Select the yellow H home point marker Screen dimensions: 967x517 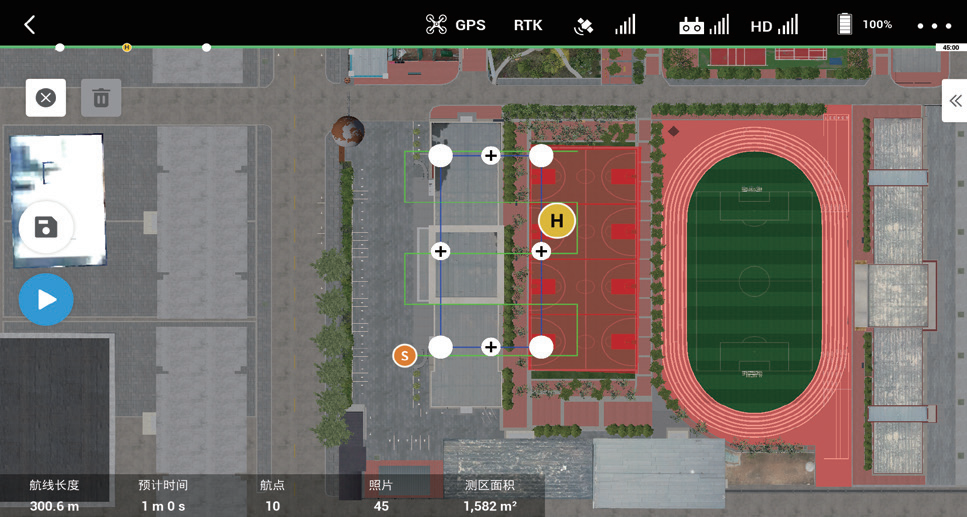[x=557, y=221]
